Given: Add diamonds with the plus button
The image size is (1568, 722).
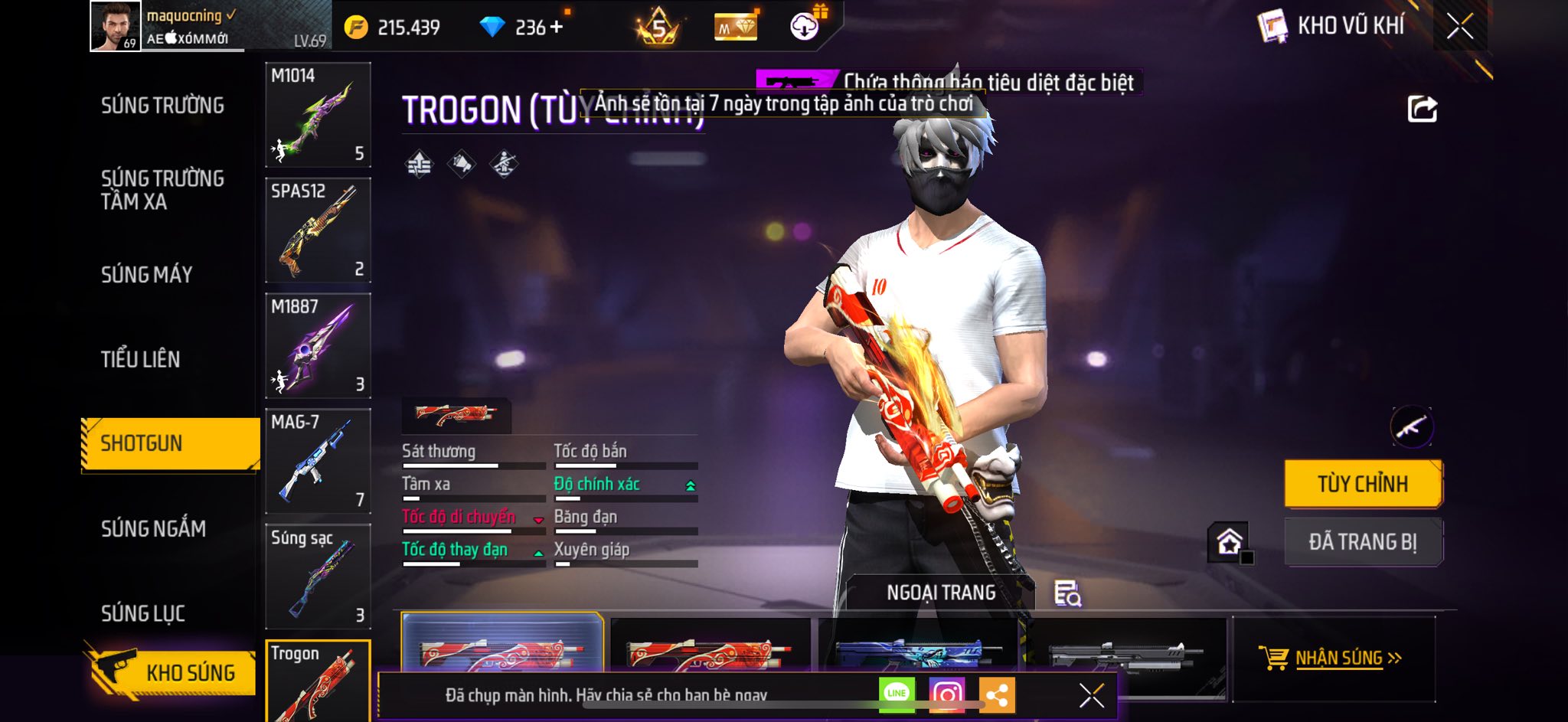Looking at the screenshot, I should point(556,28).
